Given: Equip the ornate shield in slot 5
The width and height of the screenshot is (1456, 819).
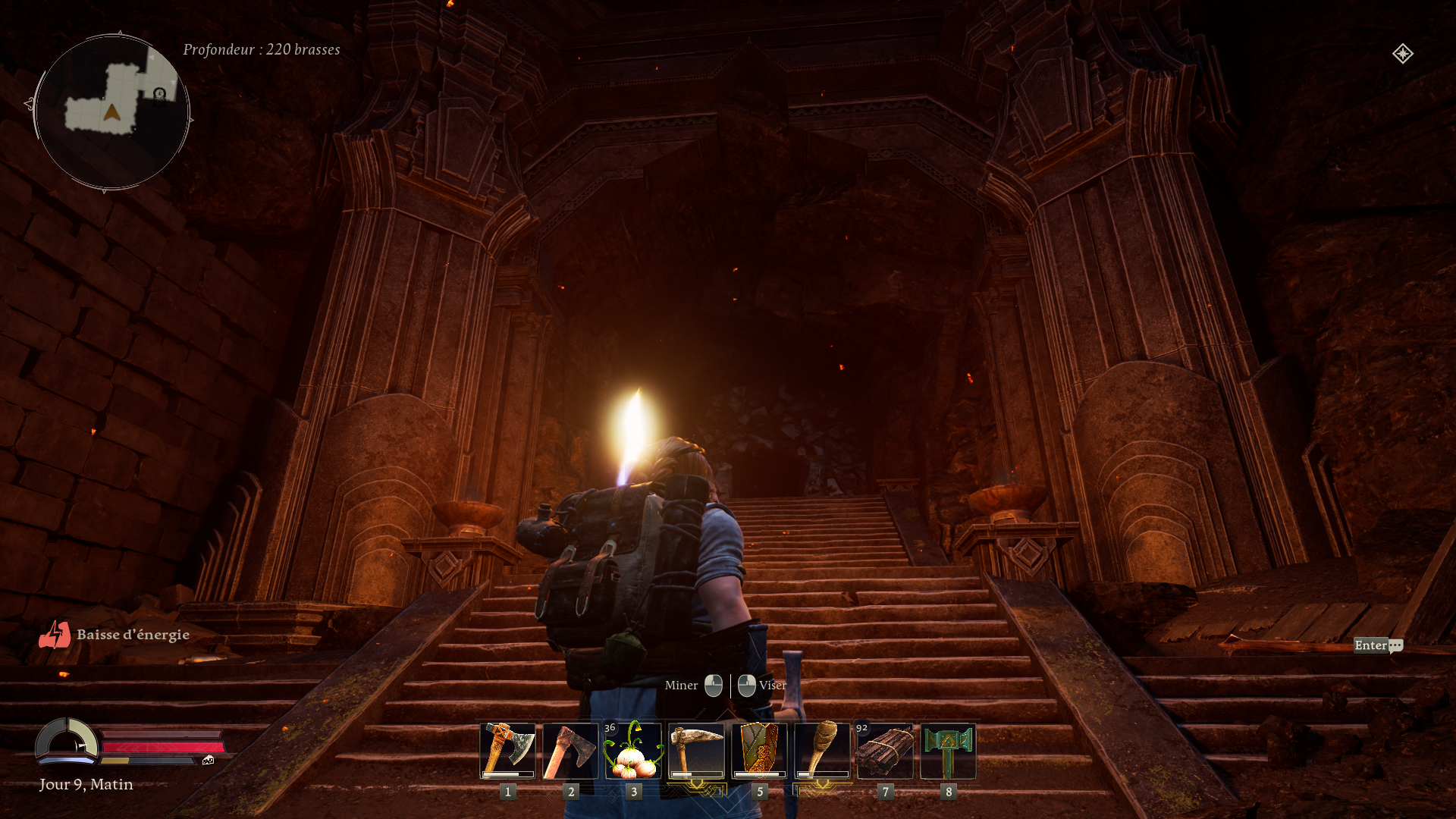Looking at the screenshot, I should tap(759, 751).
